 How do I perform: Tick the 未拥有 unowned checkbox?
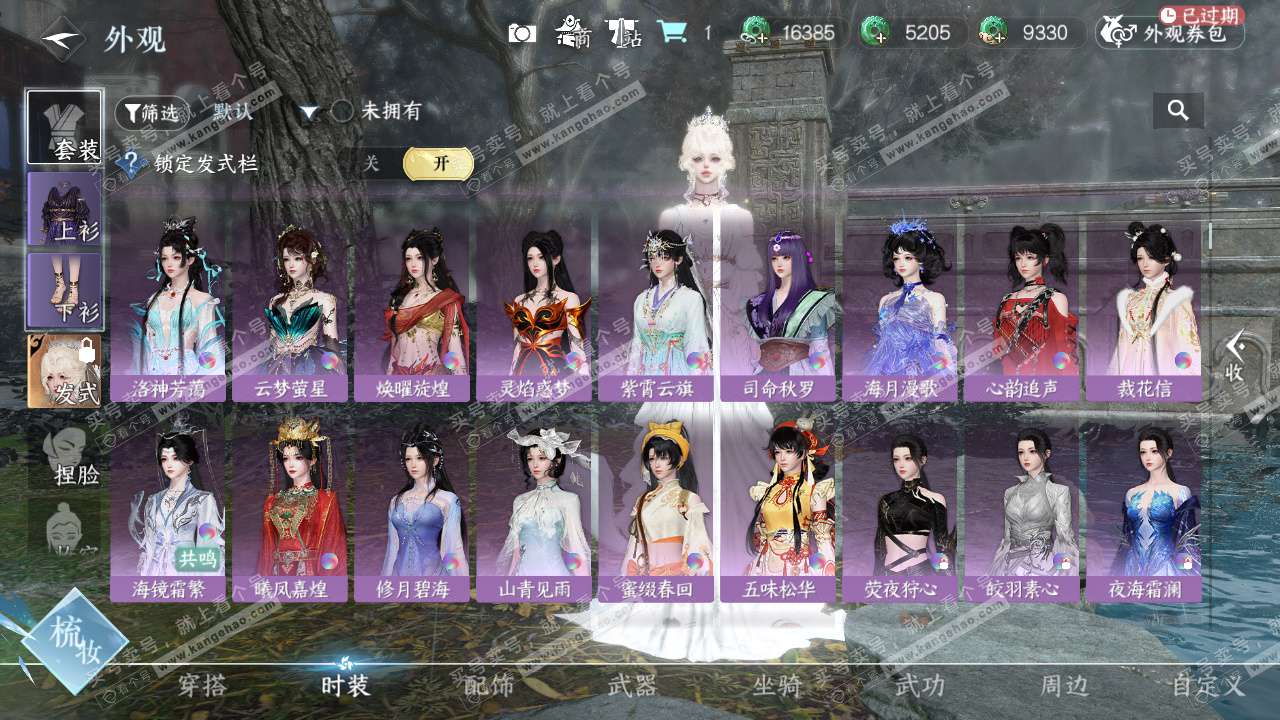343,112
